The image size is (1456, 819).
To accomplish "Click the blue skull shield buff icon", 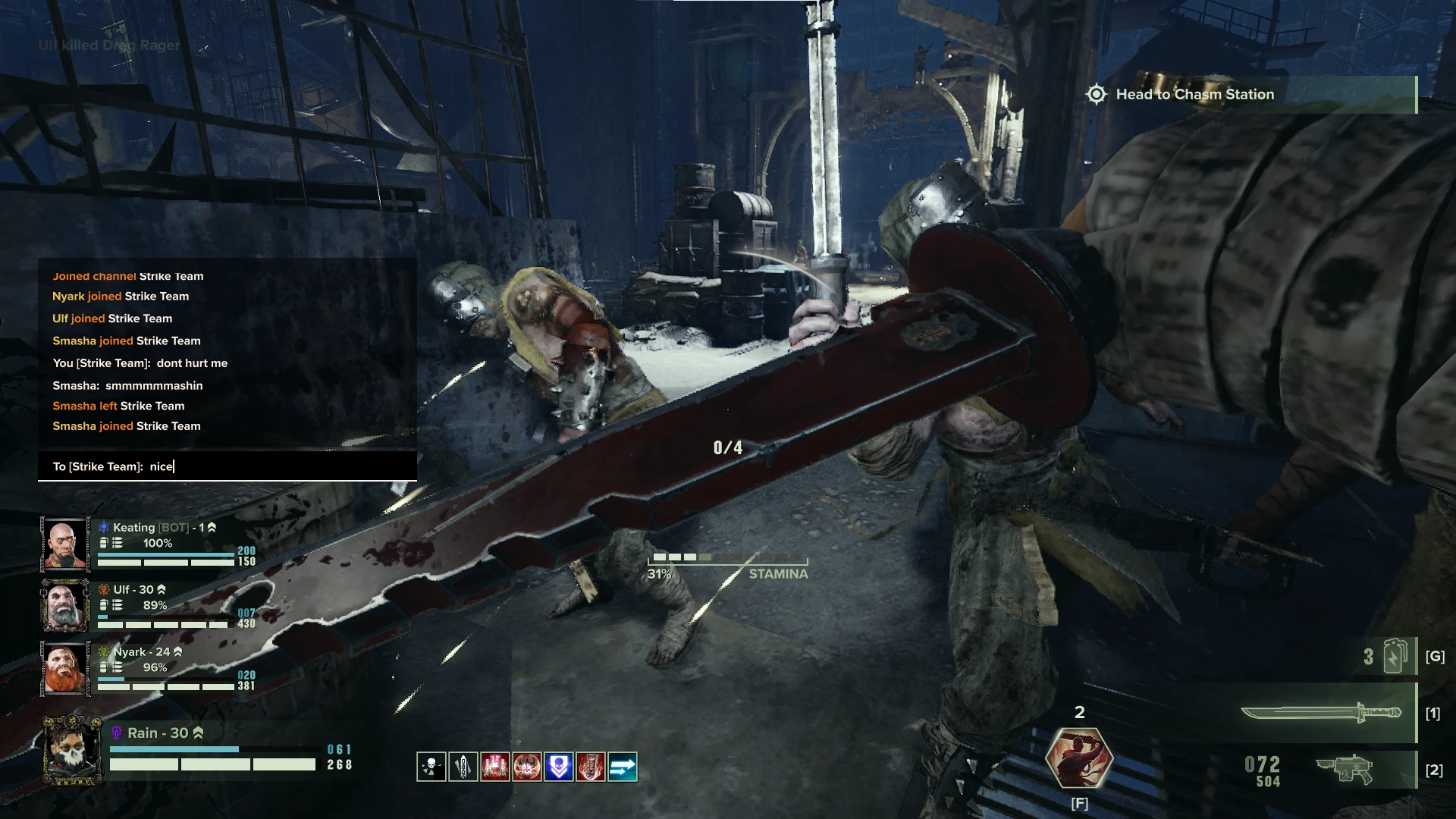I will [x=559, y=767].
